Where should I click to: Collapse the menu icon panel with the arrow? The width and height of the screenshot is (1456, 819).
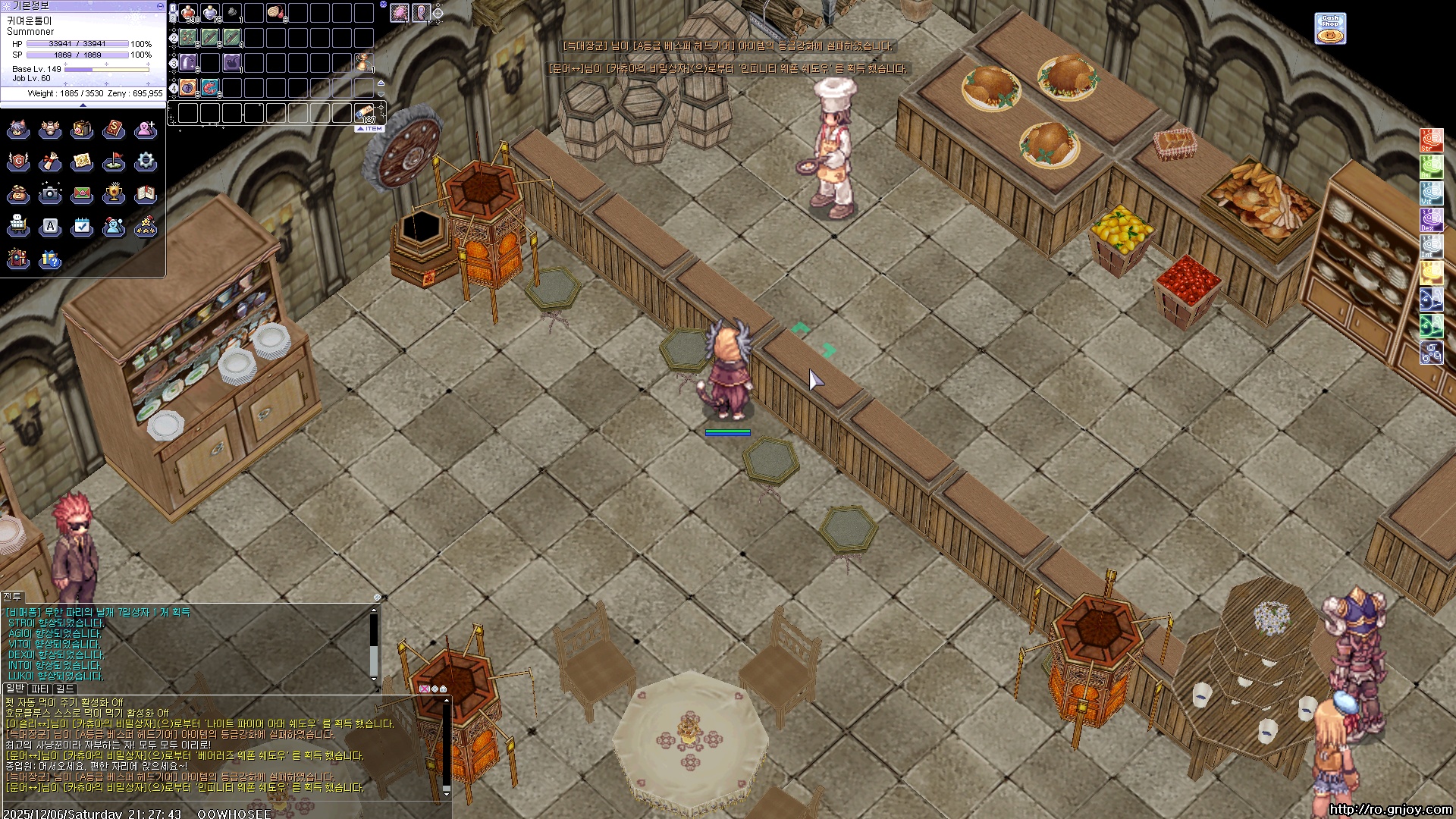83,105
